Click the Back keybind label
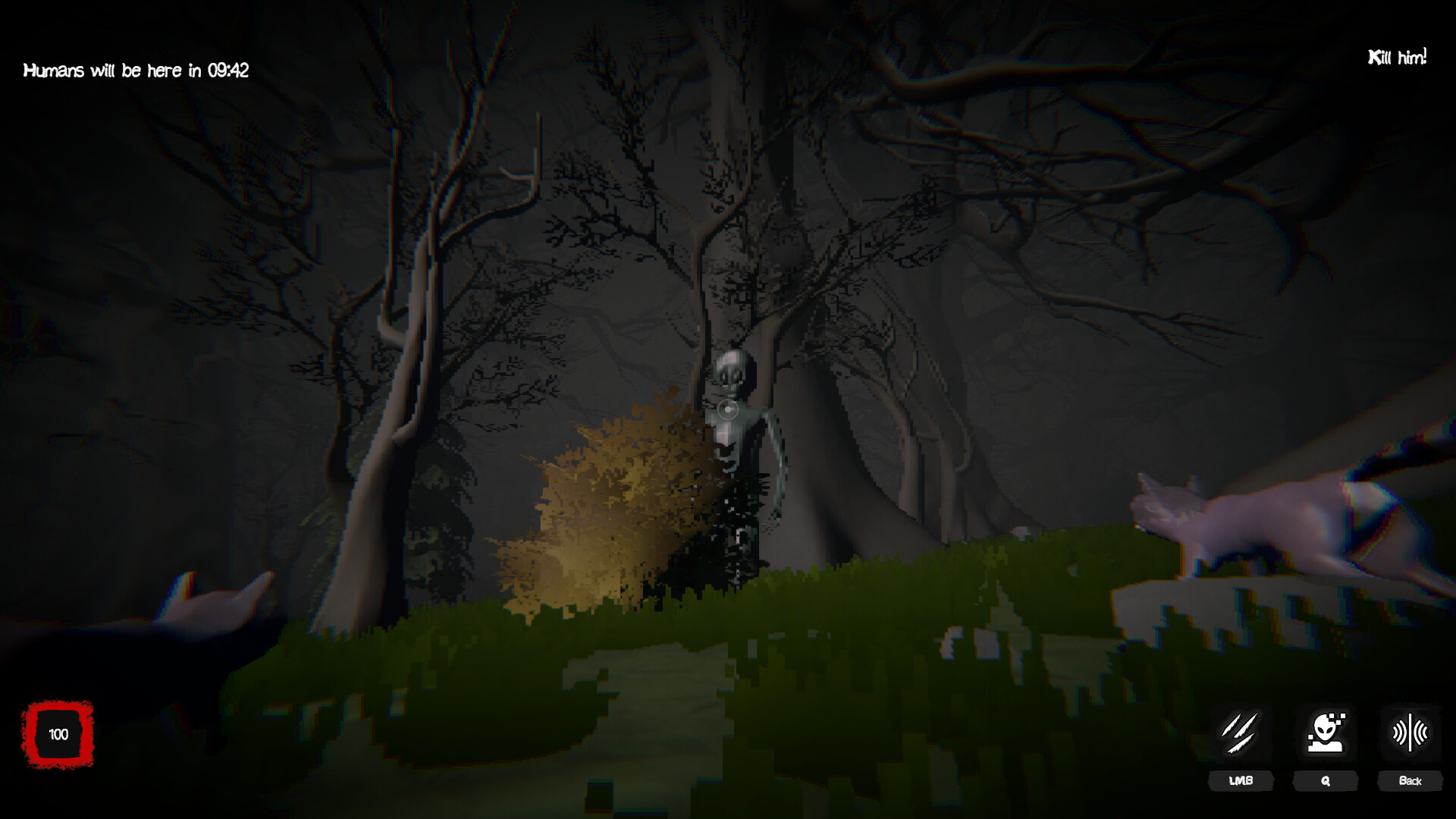 1410,781
